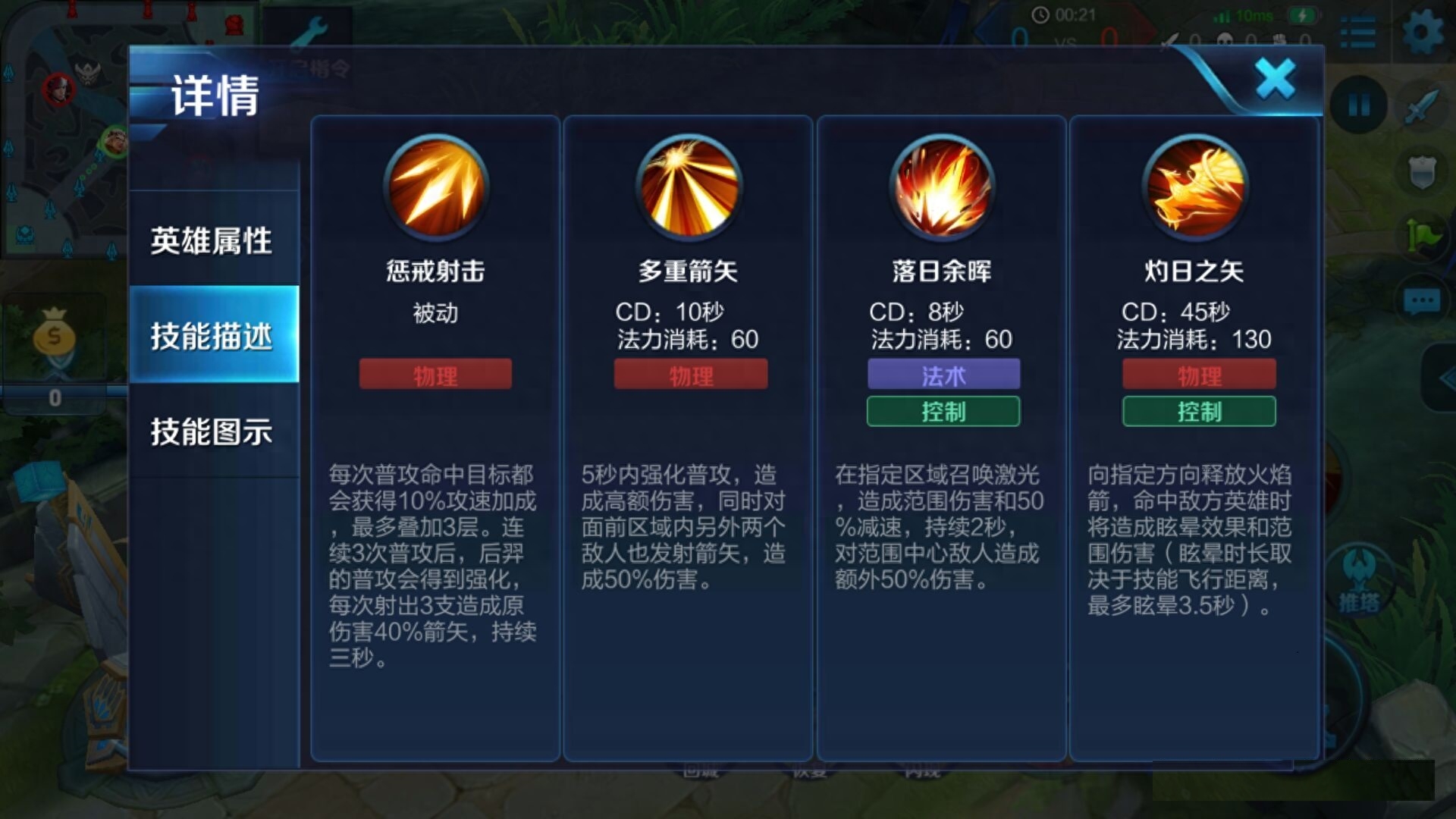Image resolution: width=1456 pixels, height=819 pixels.
Task: Open the 多重箭矢 skill icon
Action: (x=690, y=190)
